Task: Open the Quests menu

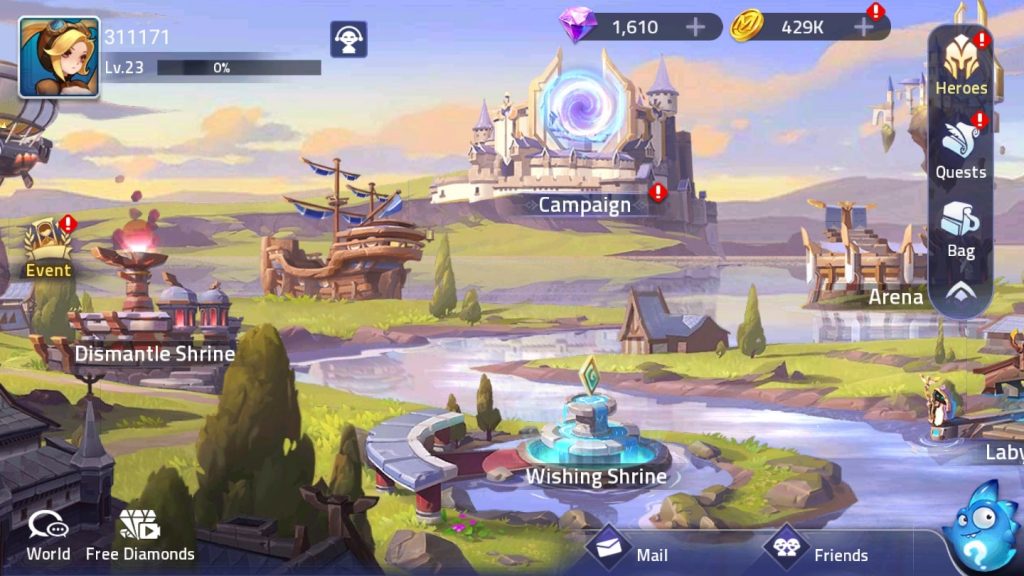Action: 961,150
